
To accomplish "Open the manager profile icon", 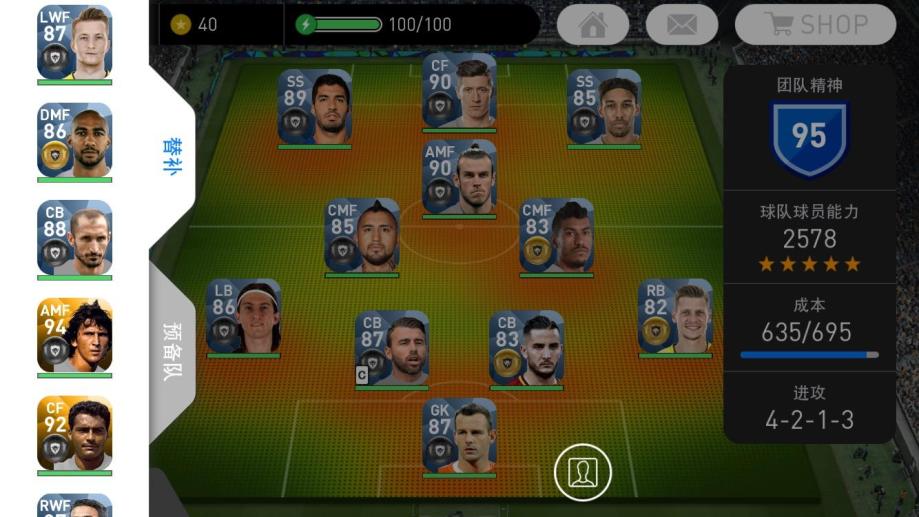I will coord(582,471).
